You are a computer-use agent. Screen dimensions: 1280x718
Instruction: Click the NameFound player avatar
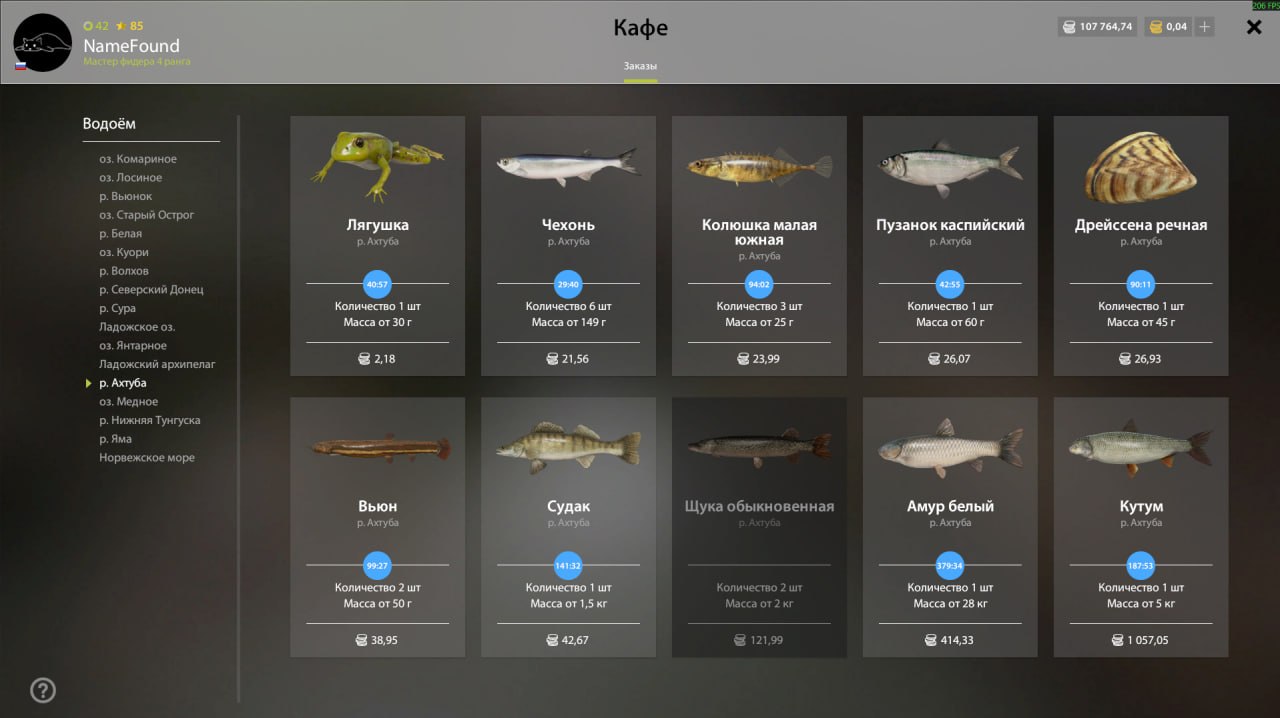[x=42, y=42]
